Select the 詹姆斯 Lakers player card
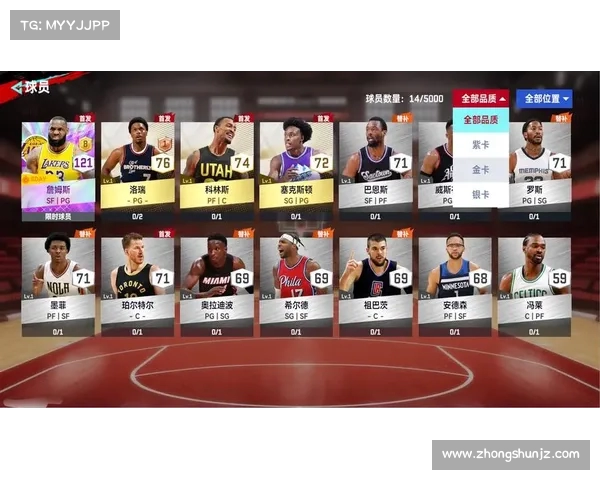Viewport: 600px width, 480px height. pyautogui.click(x=58, y=168)
